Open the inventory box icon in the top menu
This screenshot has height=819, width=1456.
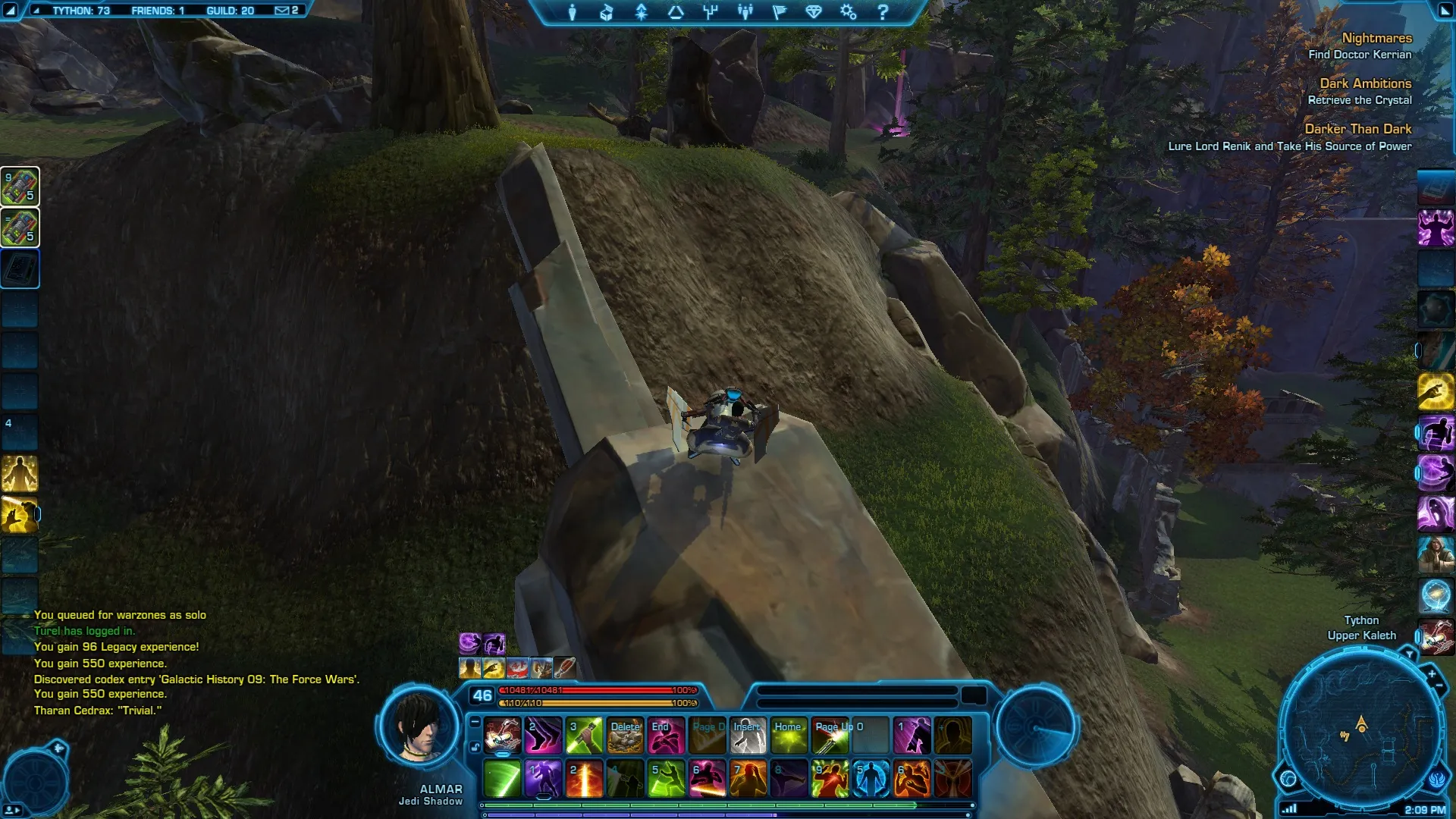[606, 12]
